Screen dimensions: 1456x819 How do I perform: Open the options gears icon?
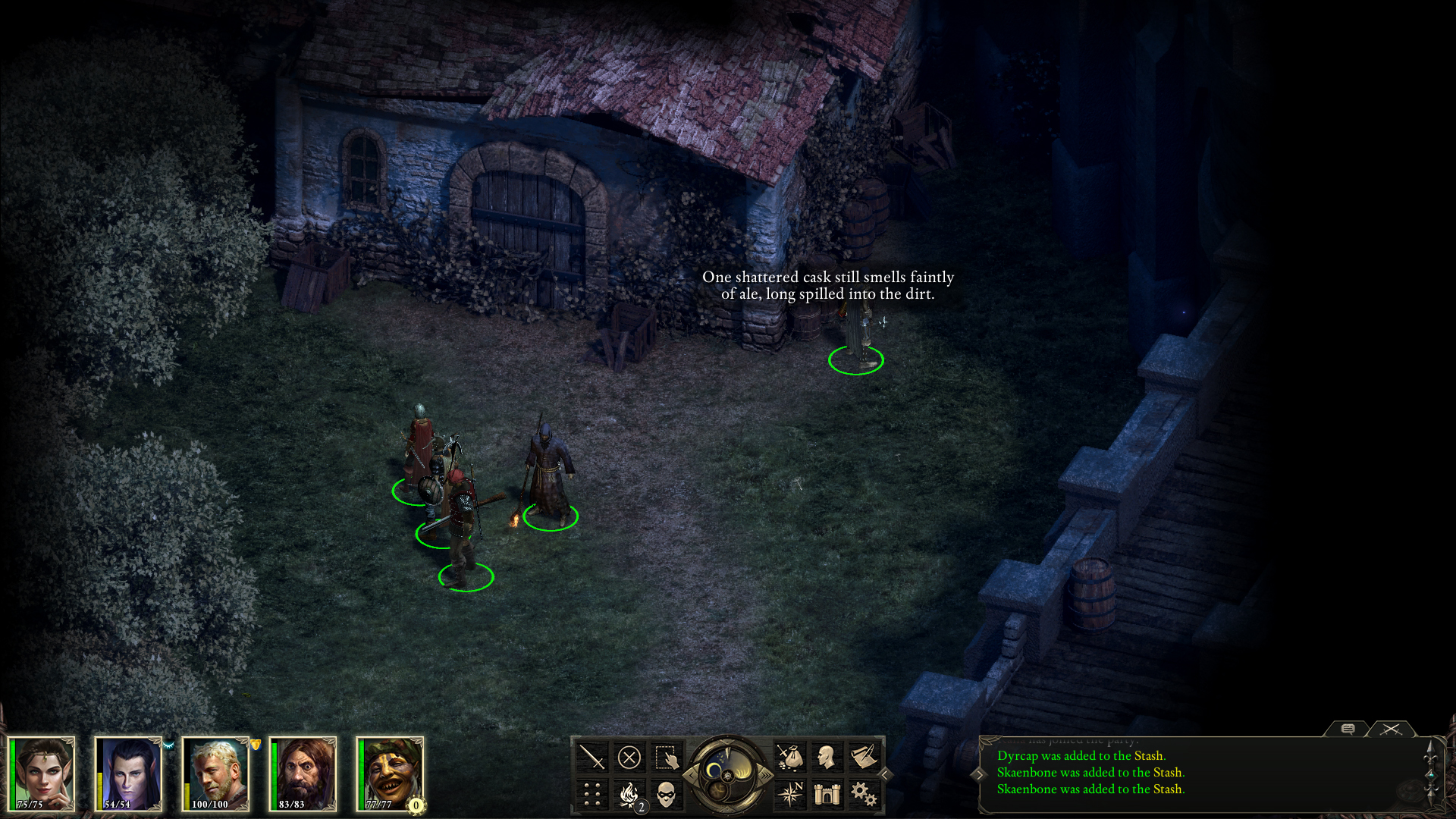click(x=864, y=794)
